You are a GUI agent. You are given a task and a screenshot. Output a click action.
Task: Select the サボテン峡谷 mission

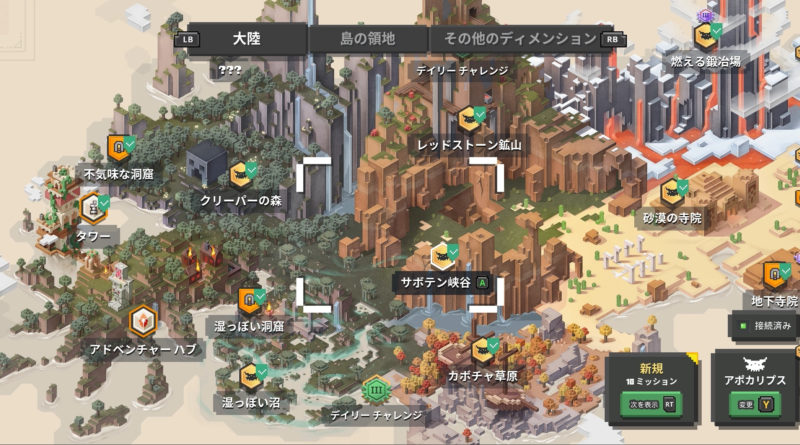(443, 256)
